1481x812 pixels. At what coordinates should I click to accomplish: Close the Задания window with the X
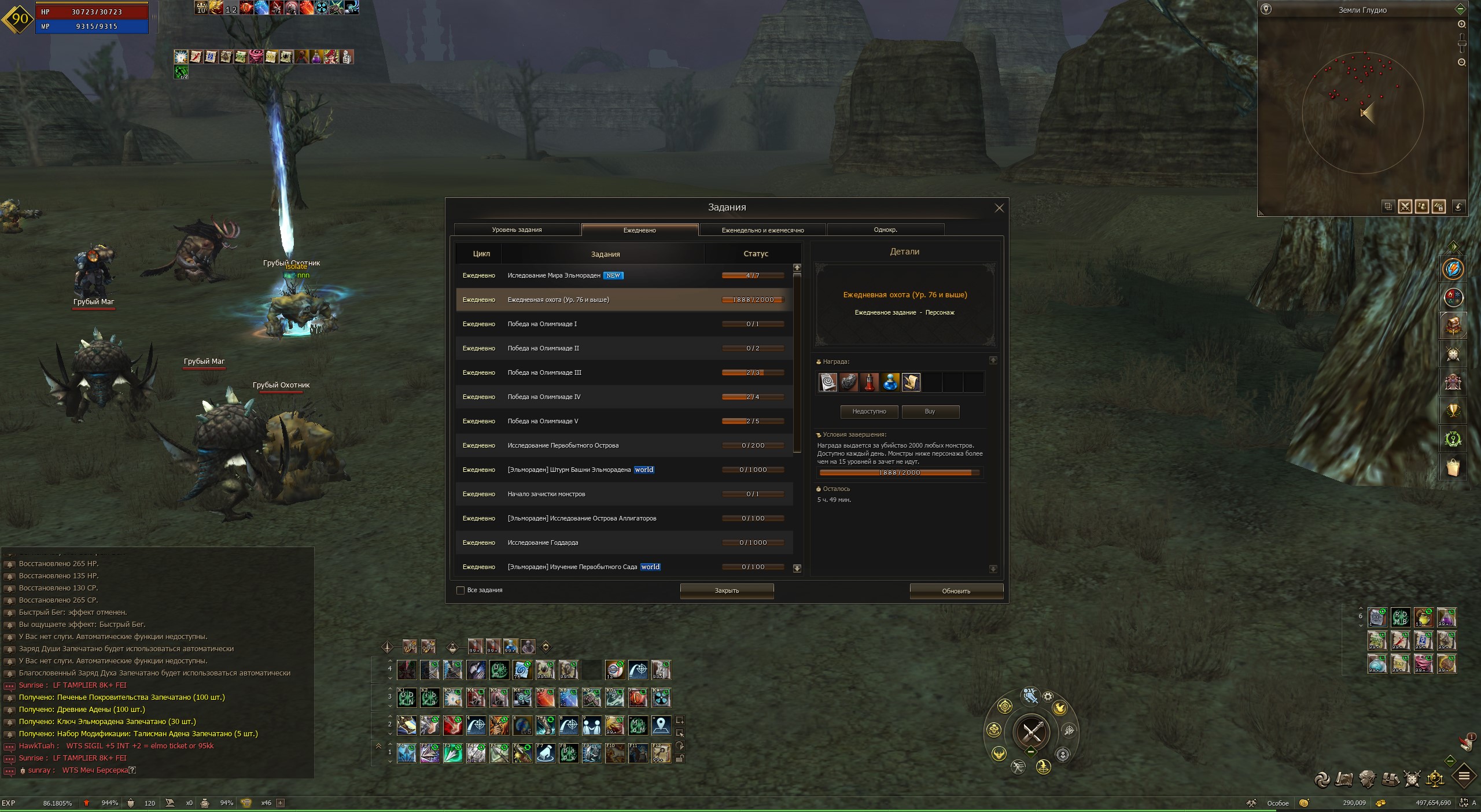[999, 208]
